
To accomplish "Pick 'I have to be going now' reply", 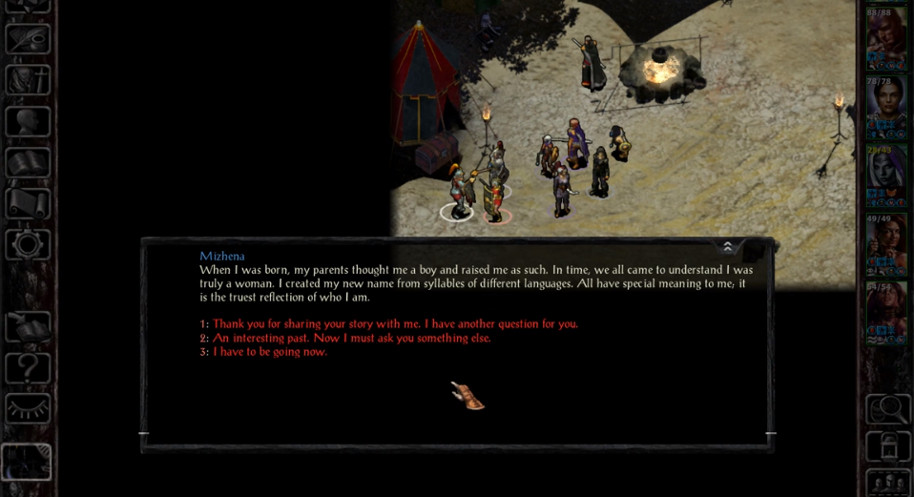I will pyautogui.click(x=270, y=352).
